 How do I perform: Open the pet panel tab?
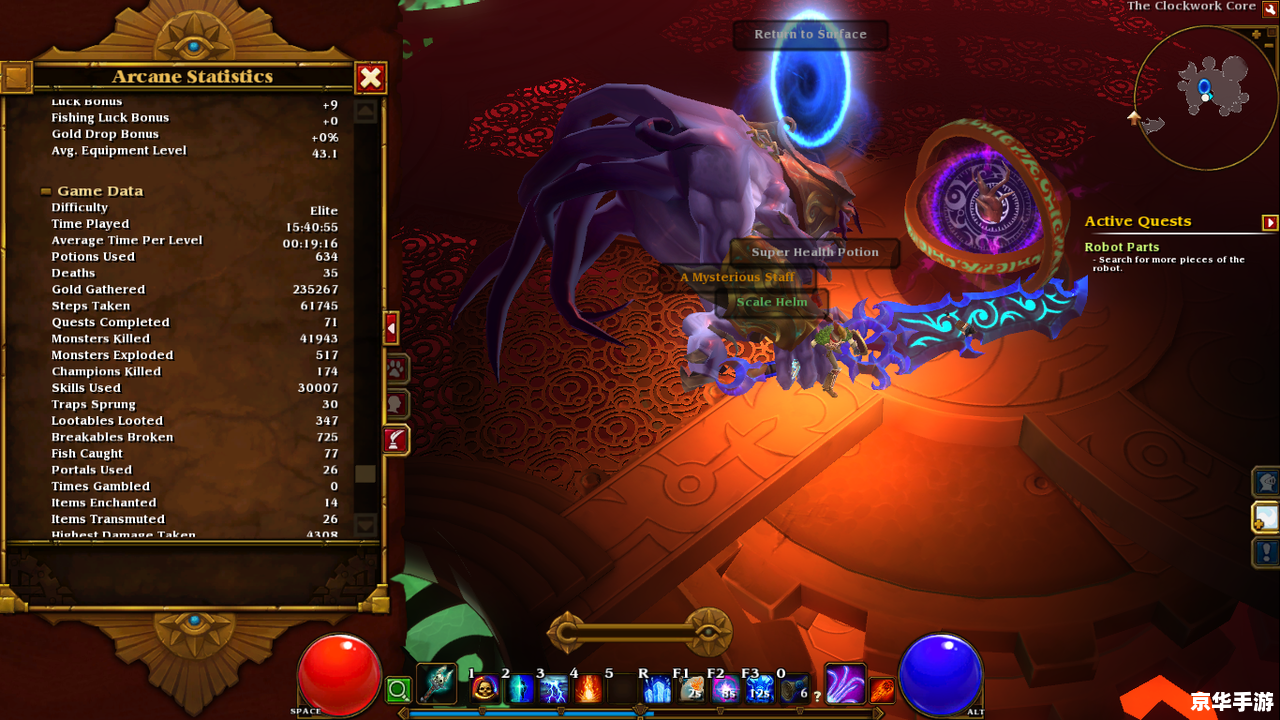(396, 369)
